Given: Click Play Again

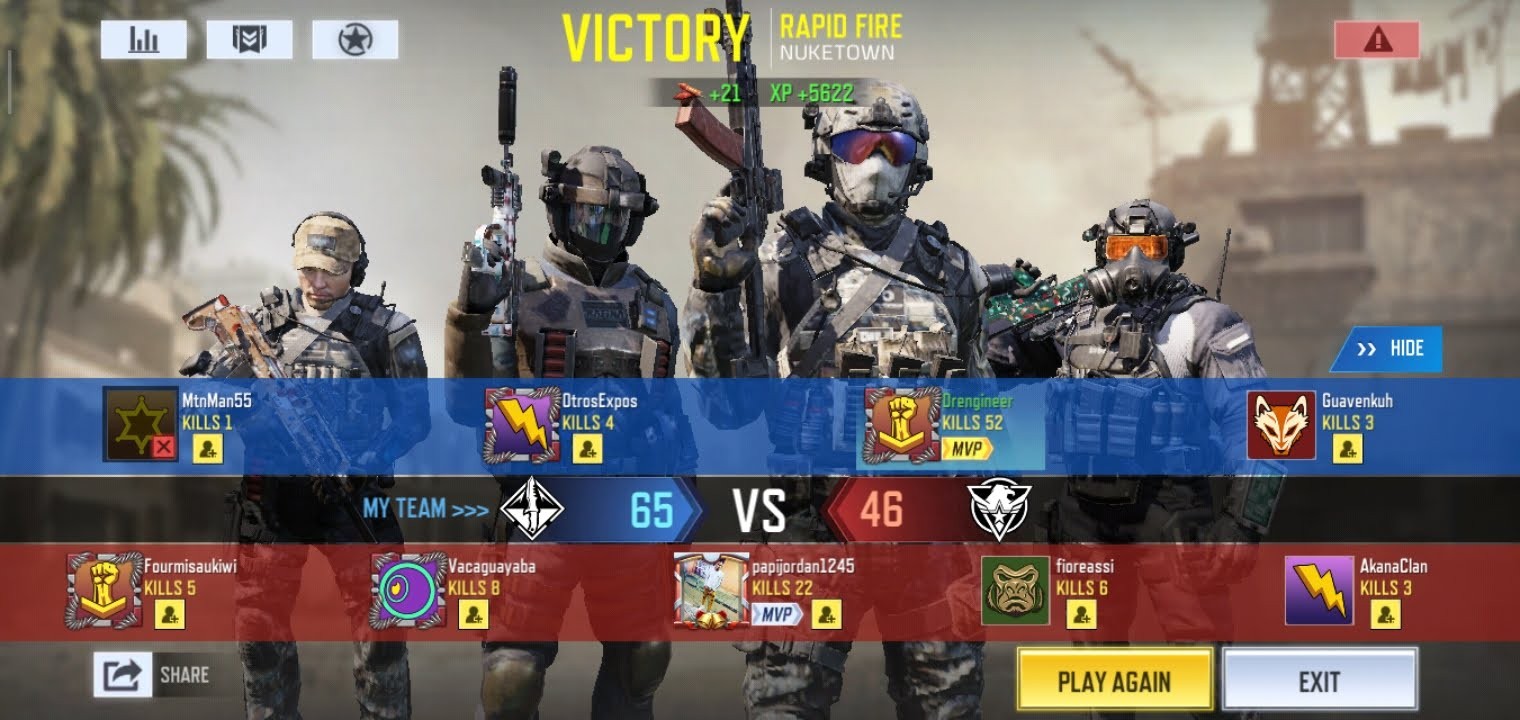Looking at the screenshot, I should 1115,679.
